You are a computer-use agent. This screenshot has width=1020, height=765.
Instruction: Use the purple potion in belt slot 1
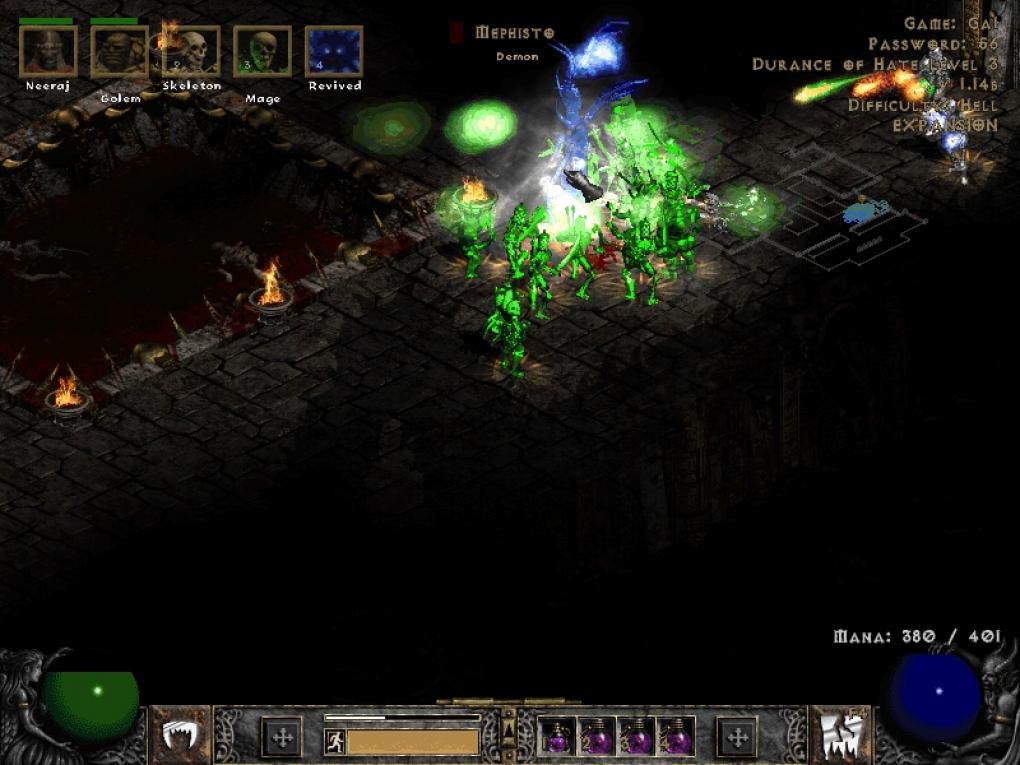click(557, 738)
